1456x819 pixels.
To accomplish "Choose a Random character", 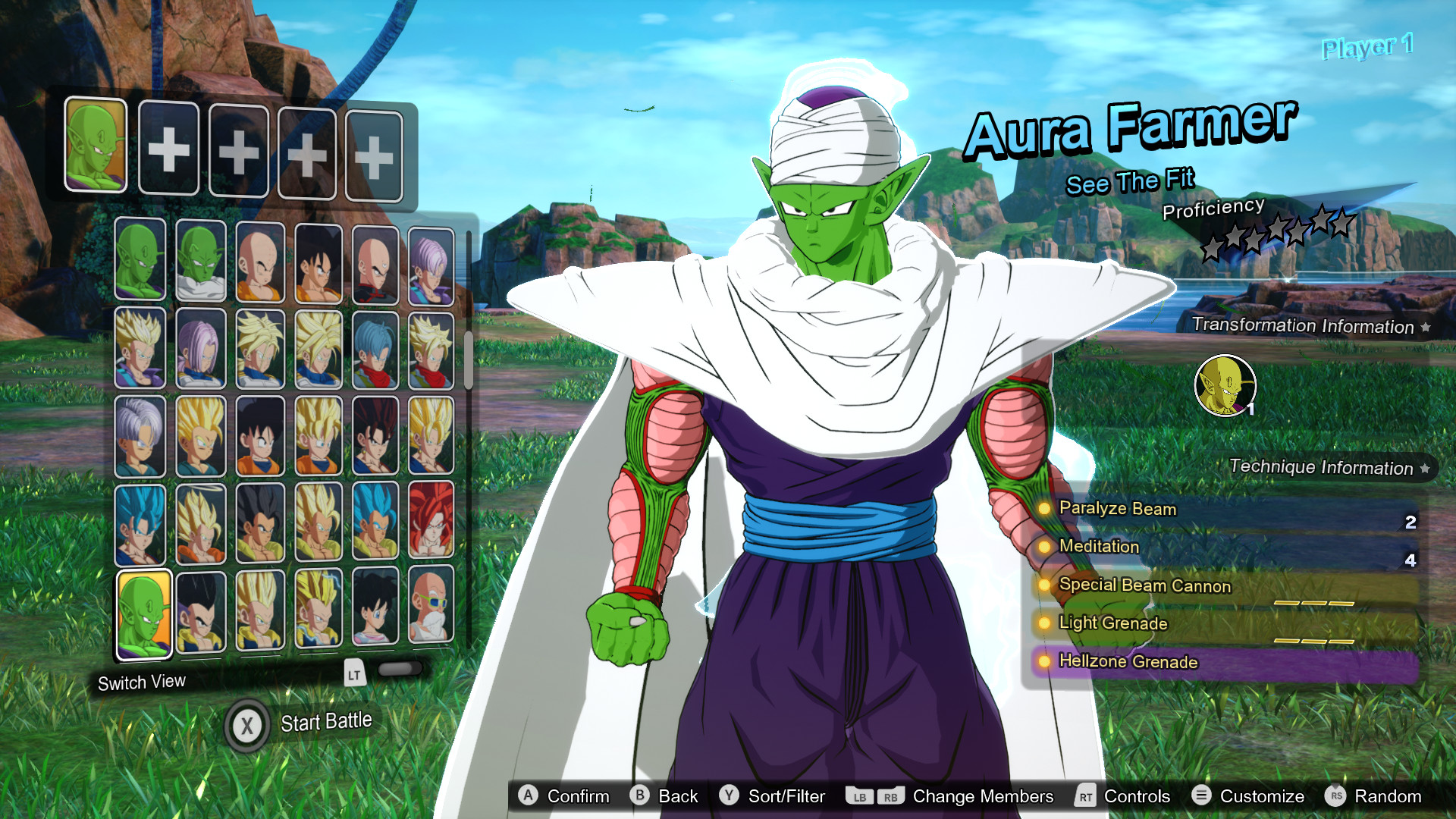I will (1373, 796).
